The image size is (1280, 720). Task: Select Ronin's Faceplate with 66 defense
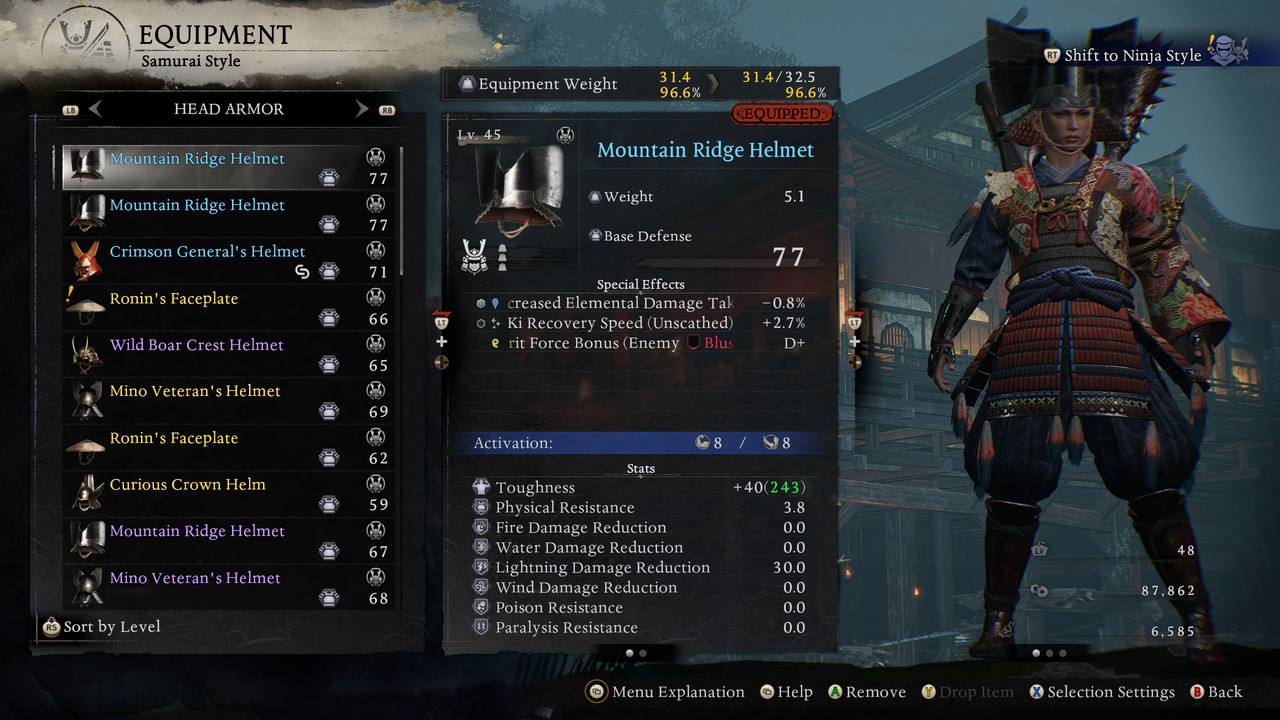coord(174,299)
